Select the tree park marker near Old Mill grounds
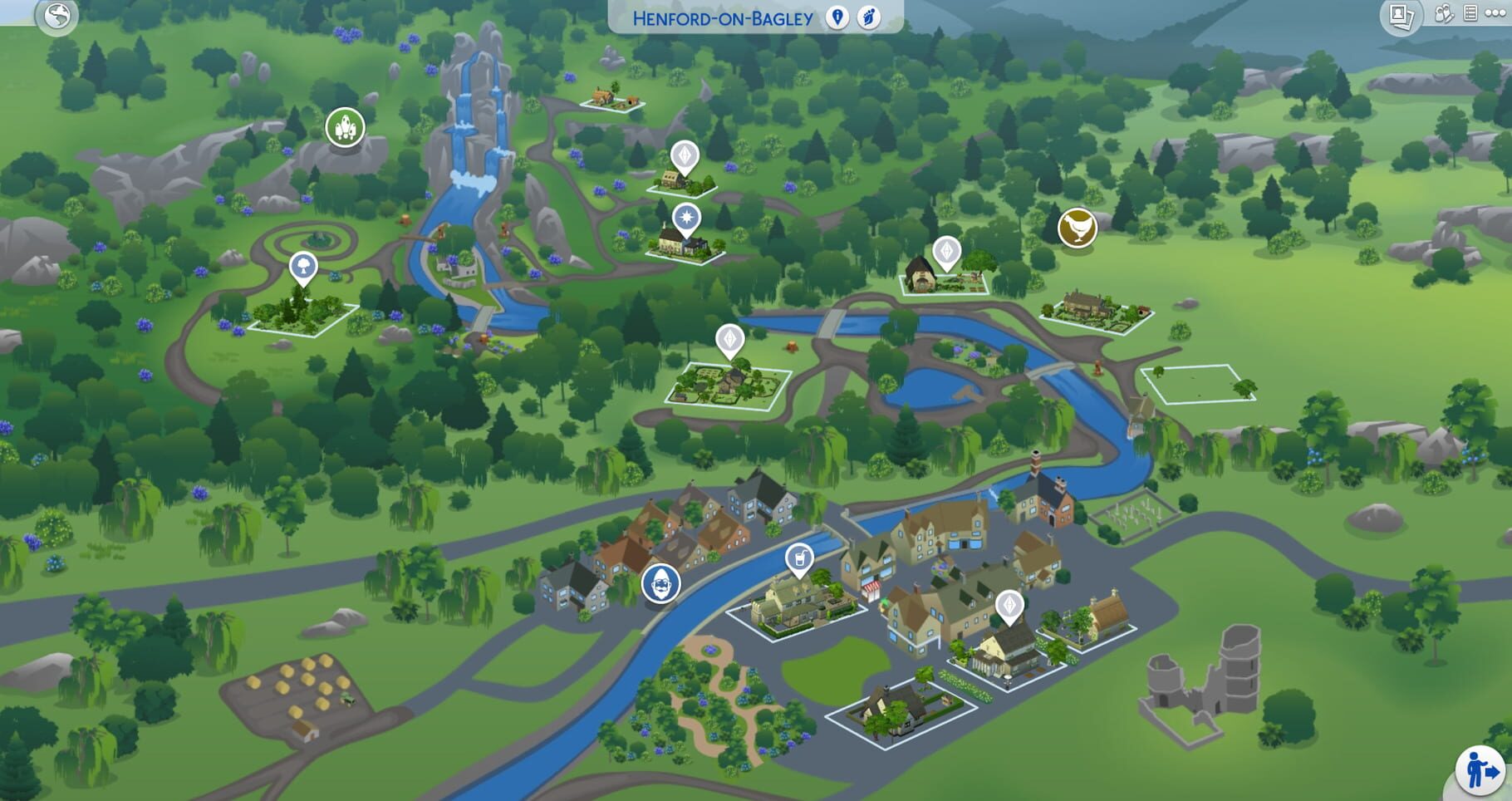This screenshot has height=801, width=1512. click(303, 264)
